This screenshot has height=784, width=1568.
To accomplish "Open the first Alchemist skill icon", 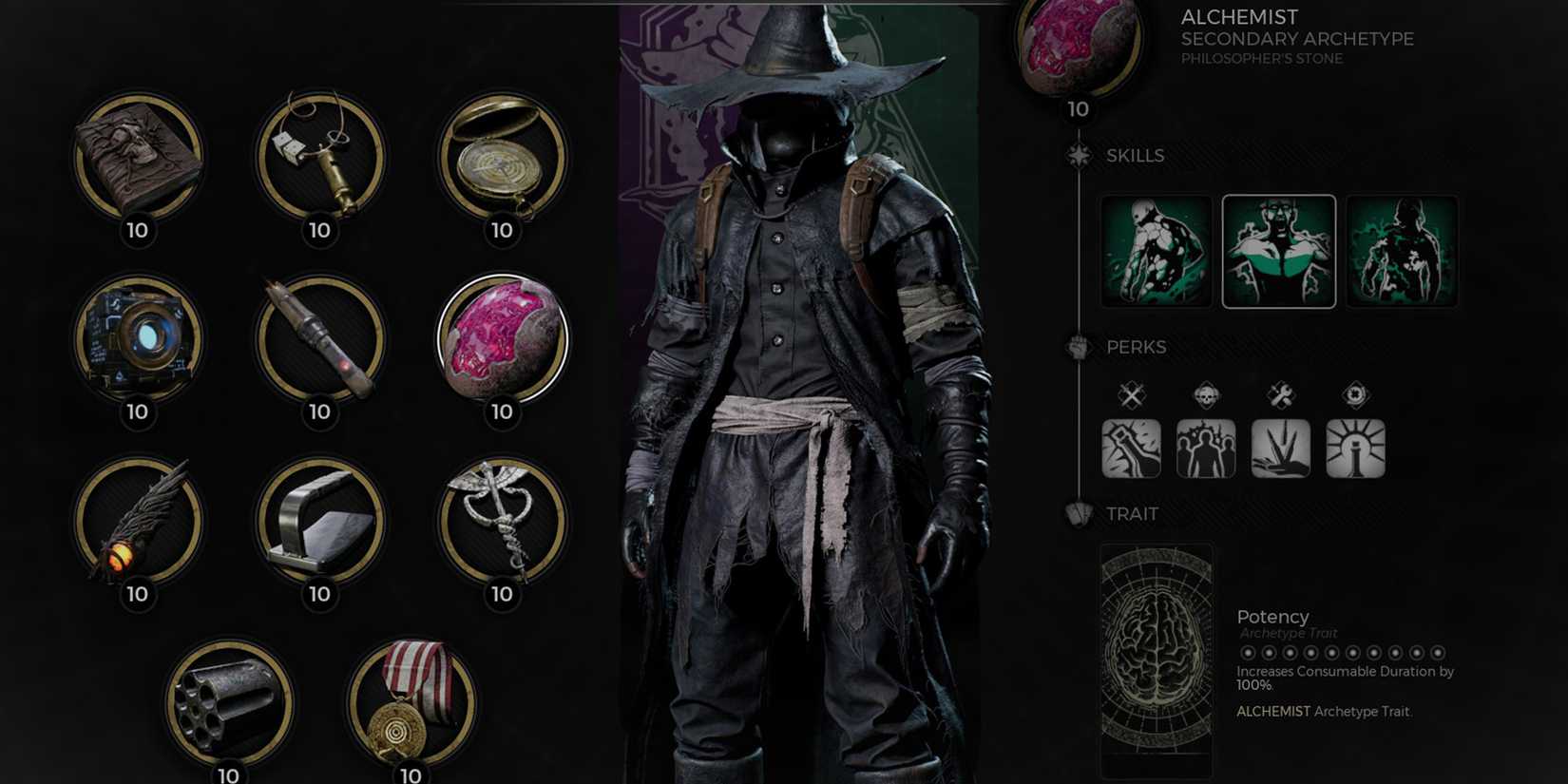I will coord(1157,250).
